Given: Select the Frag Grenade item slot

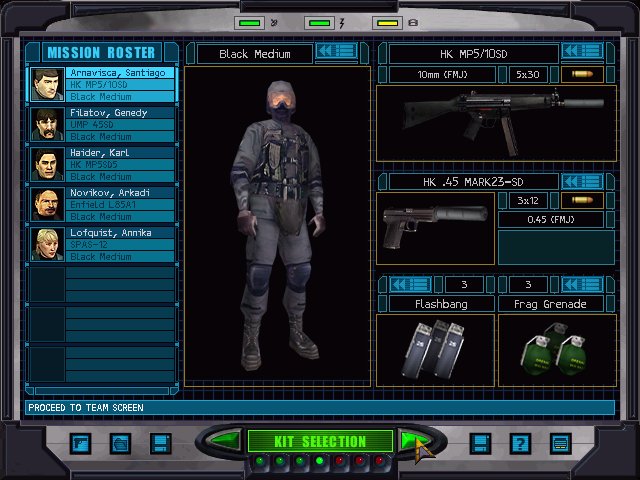Looking at the screenshot, I should pos(553,350).
